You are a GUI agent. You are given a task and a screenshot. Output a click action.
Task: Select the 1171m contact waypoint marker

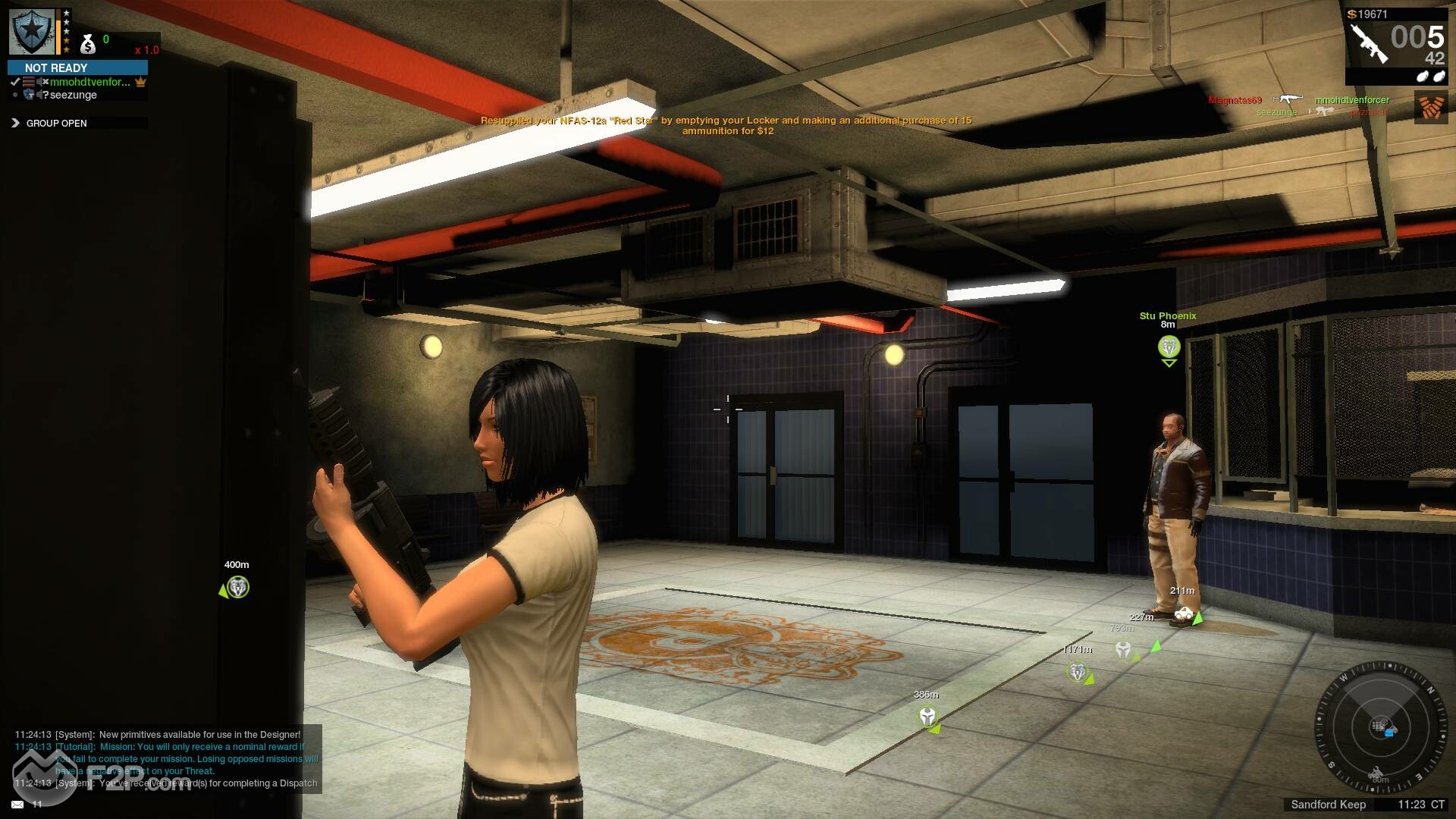coord(1077,672)
